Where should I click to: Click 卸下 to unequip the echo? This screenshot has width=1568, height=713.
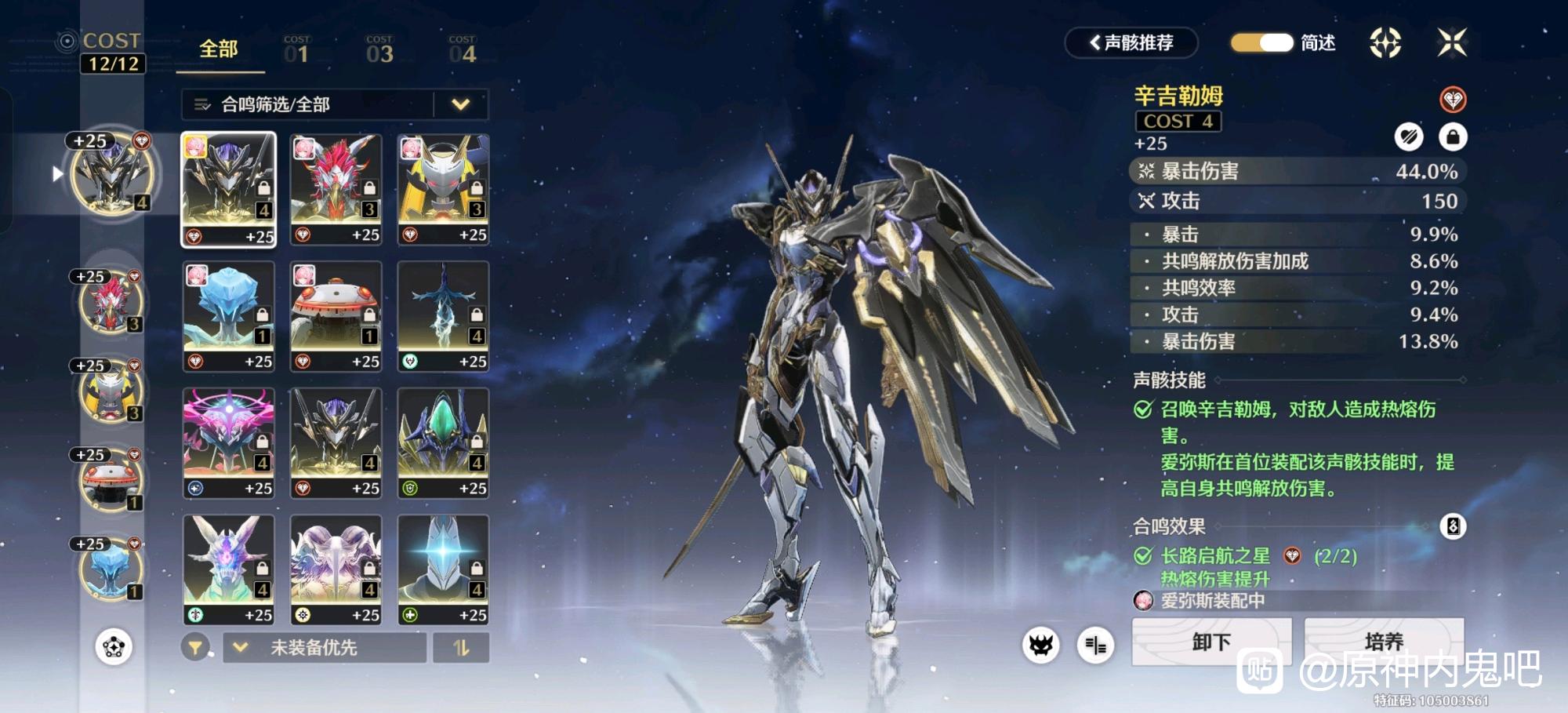1211,642
